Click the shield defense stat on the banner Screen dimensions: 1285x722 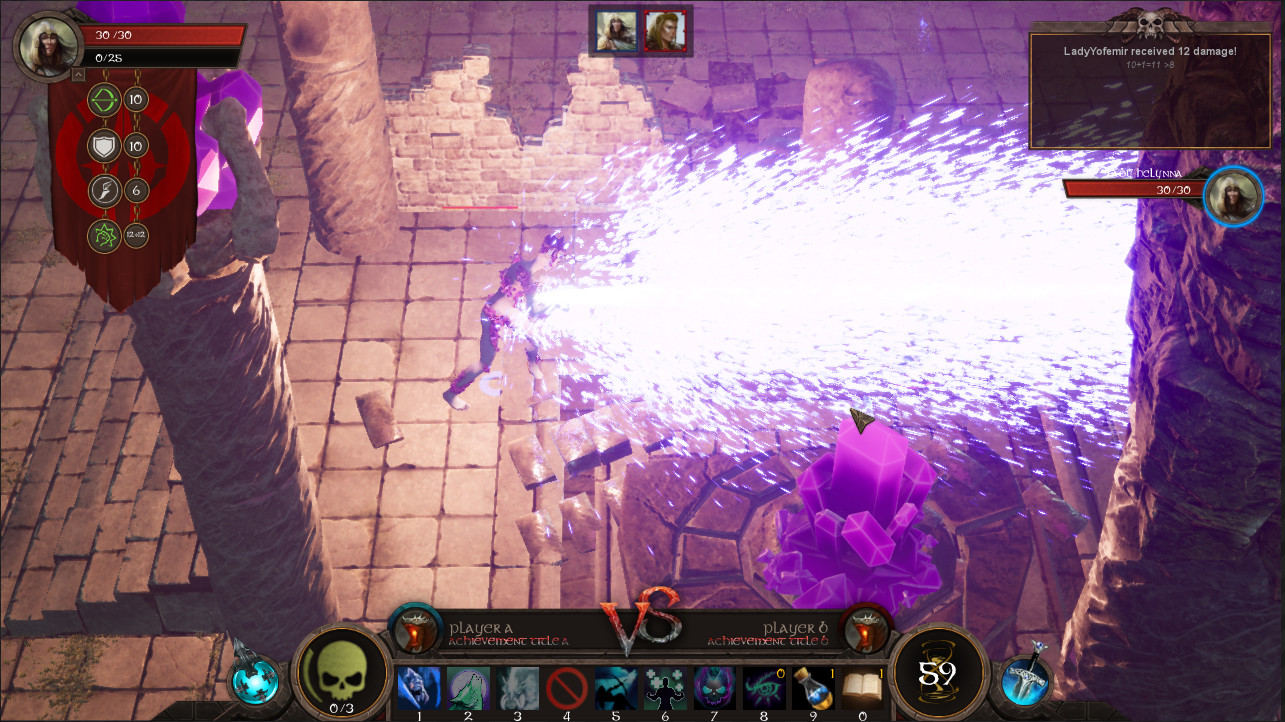[x=103, y=146]
